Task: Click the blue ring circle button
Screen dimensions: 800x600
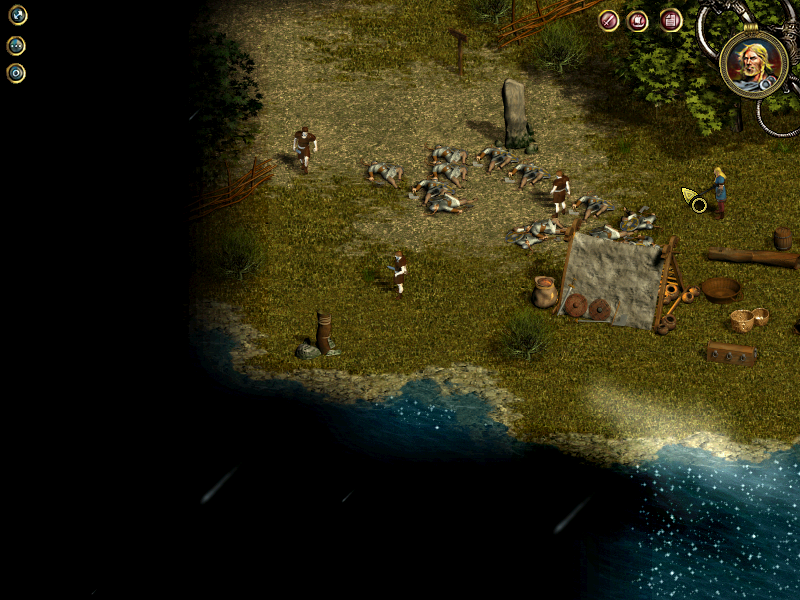Action: (x=16, y=73)
